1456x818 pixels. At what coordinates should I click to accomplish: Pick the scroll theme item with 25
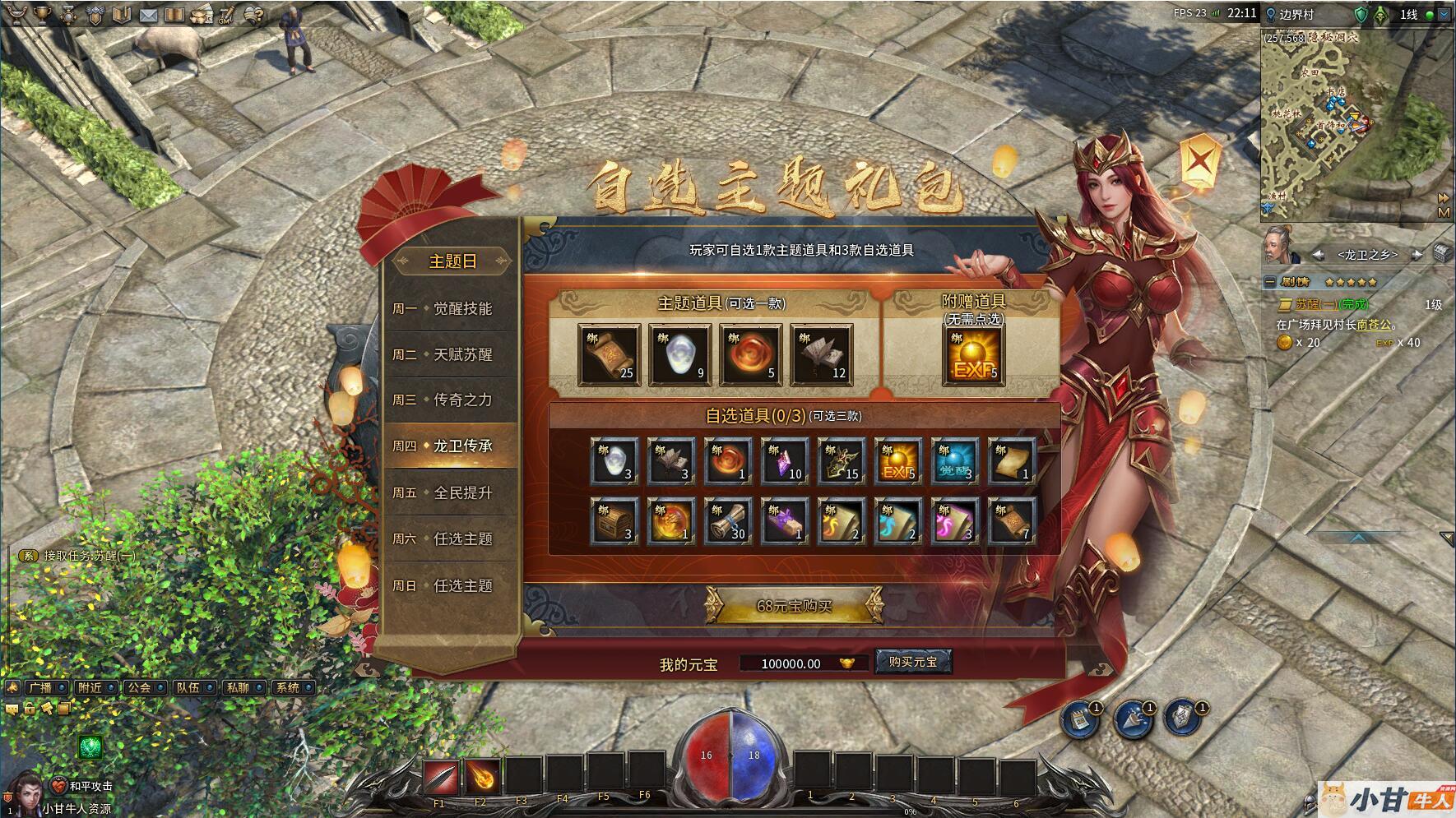[610, 354]
